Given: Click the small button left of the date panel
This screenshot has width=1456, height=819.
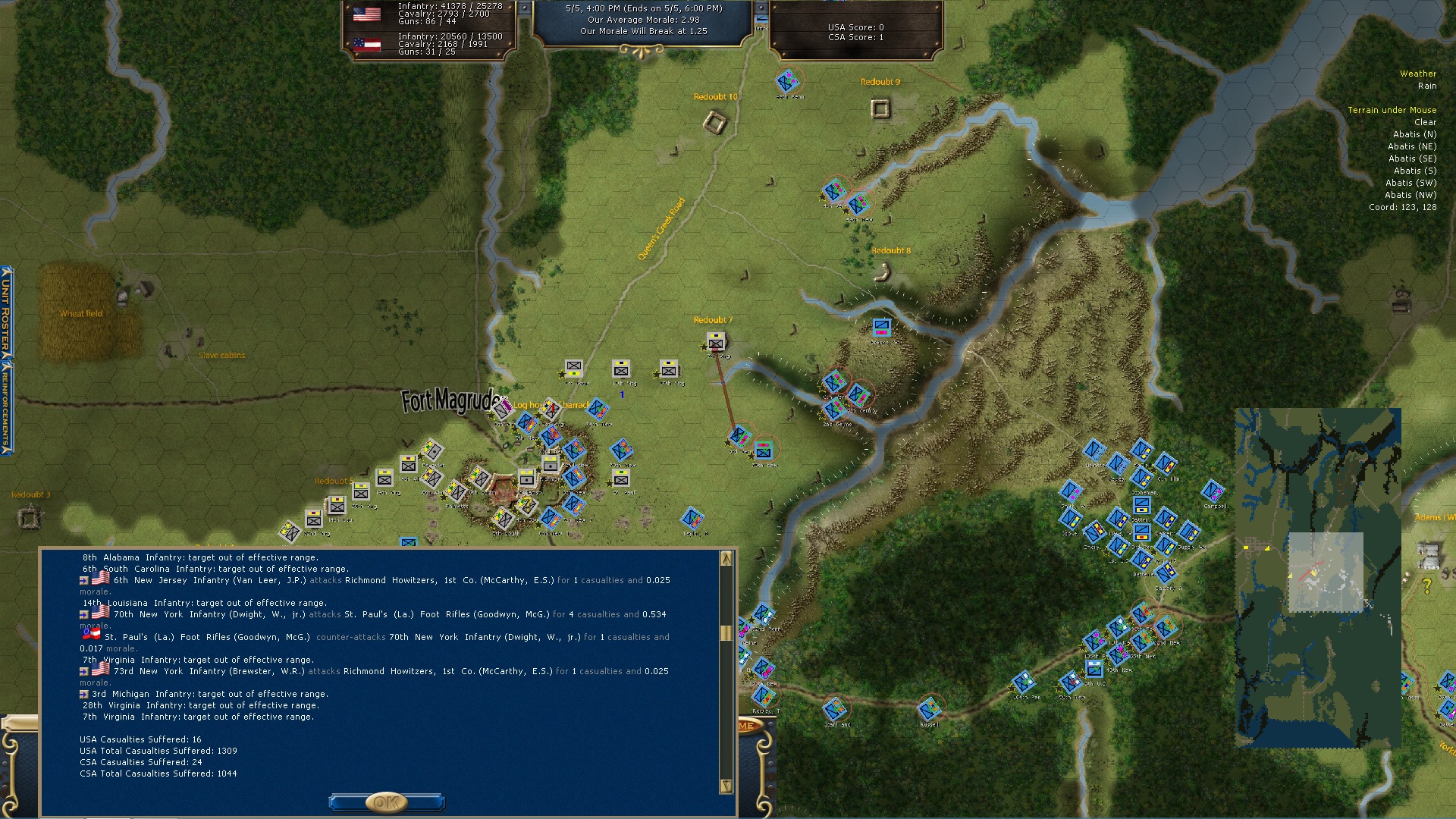Looking at the screenshot, I should point(524,8).
